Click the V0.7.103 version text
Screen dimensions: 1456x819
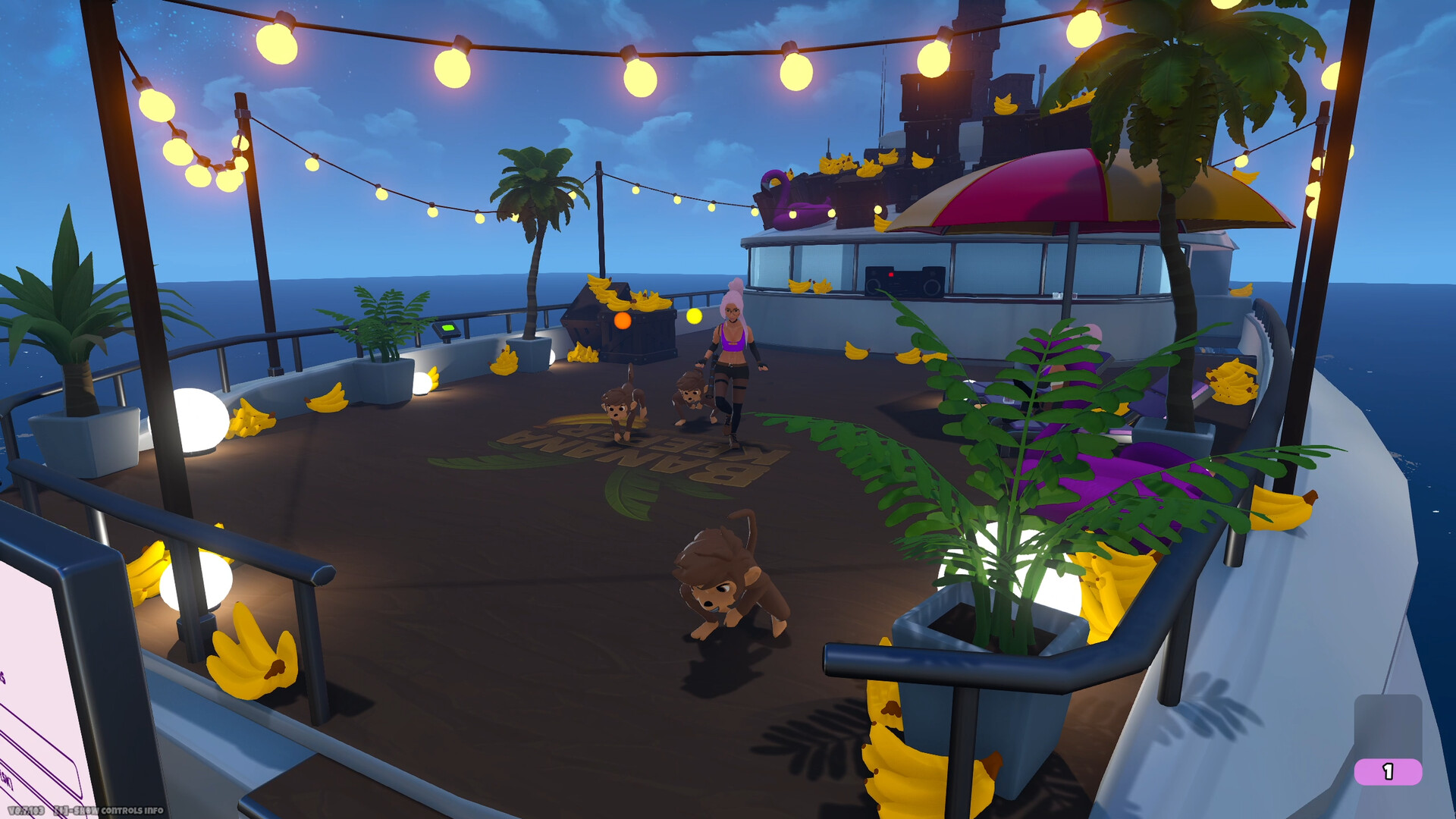point(27,809)
